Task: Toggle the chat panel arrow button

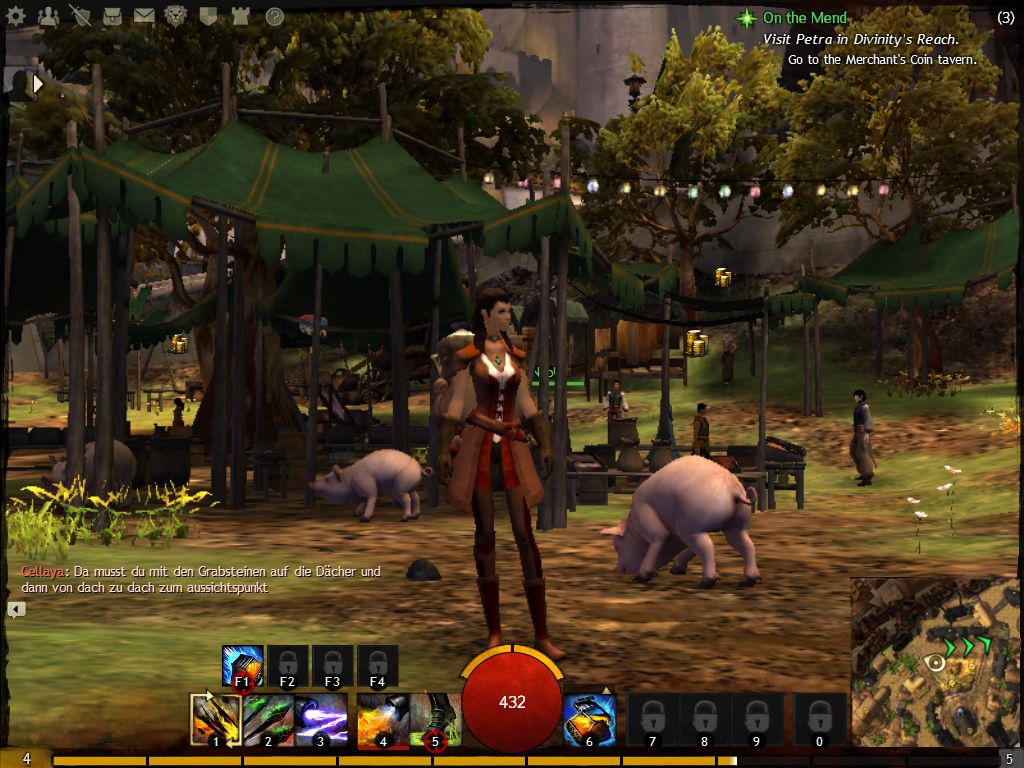Action: coord(16,609)
